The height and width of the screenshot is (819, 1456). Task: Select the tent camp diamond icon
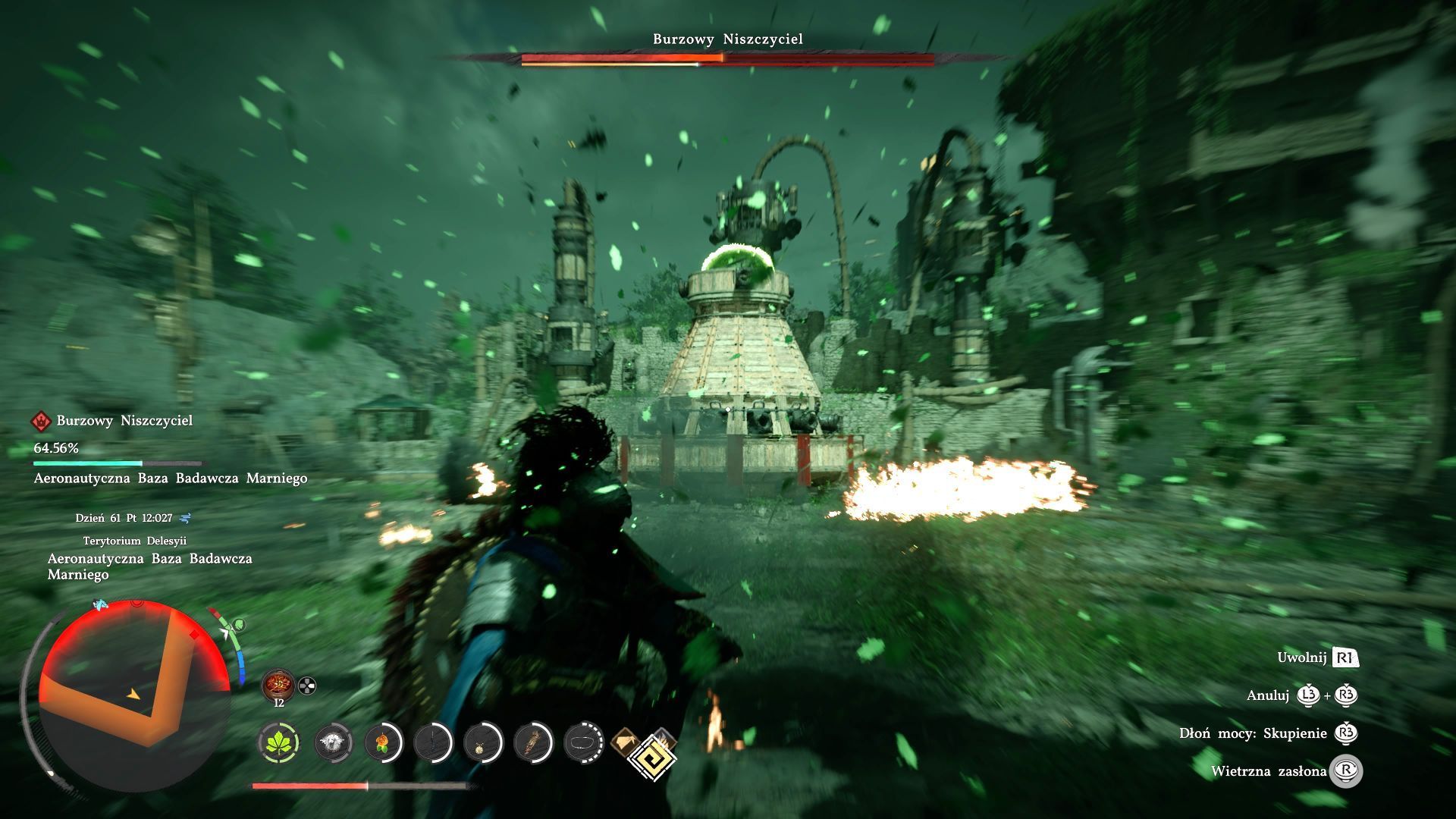[x=626, y=740]
